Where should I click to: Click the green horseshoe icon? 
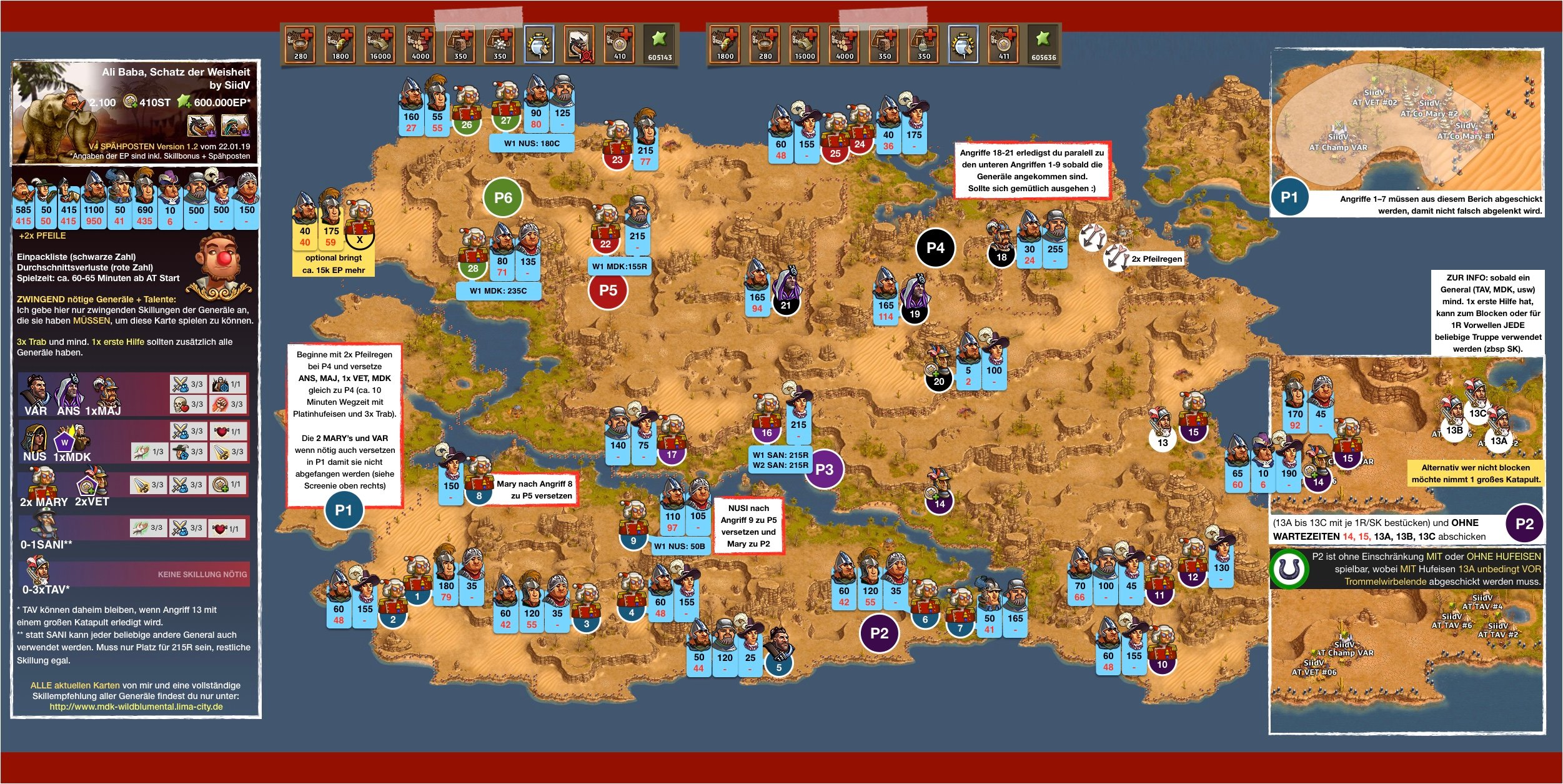click(x=1289, y=568)
